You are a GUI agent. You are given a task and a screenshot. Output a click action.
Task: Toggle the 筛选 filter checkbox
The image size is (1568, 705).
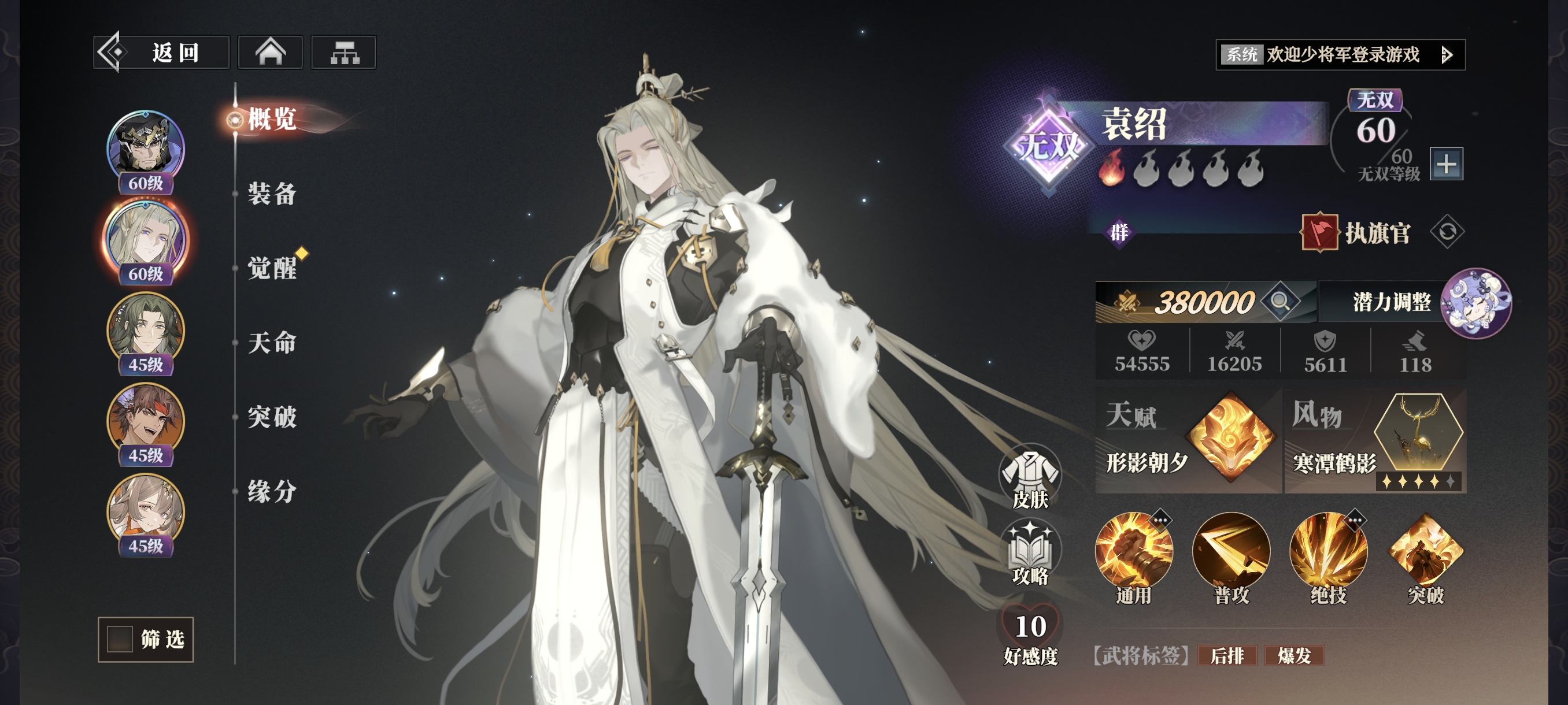(120, 639)
